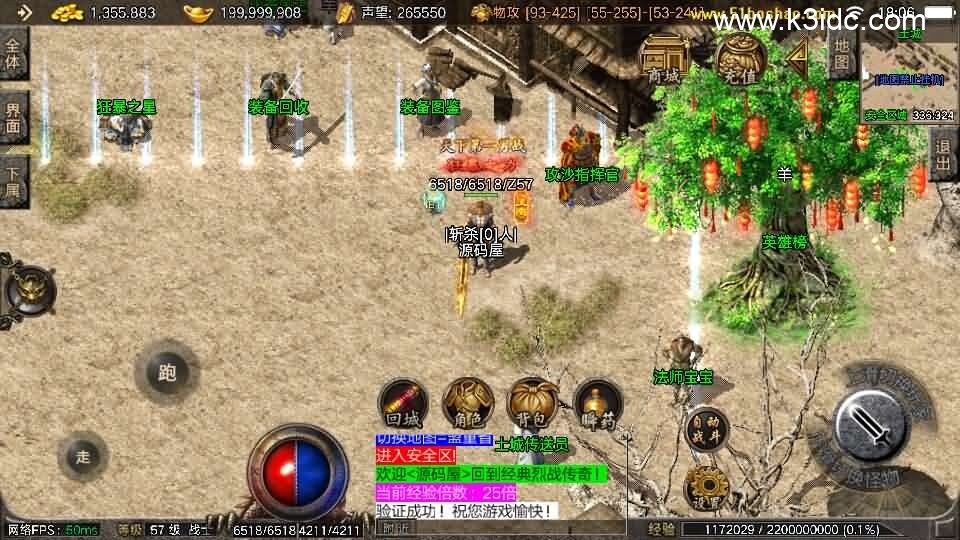Select the 界面 side tab
Viewport: 960px width, 540px height.
coord(13,118)
